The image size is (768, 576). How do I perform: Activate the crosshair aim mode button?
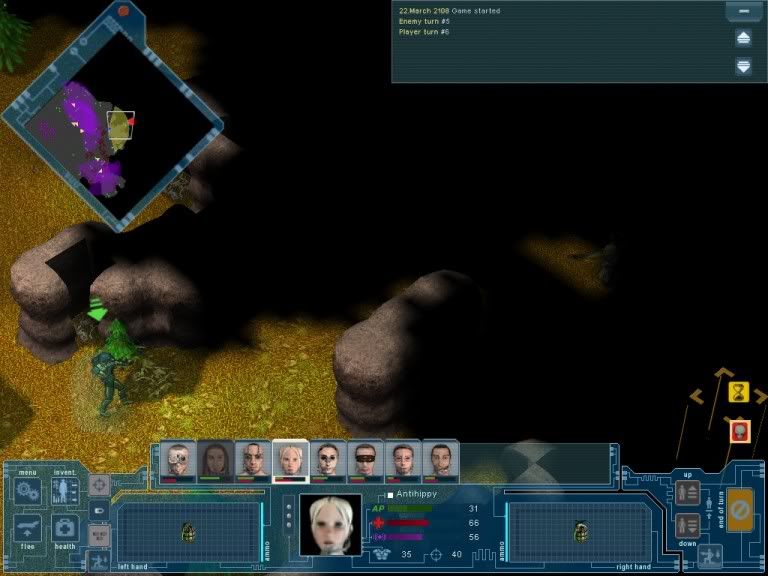point(99,487)
